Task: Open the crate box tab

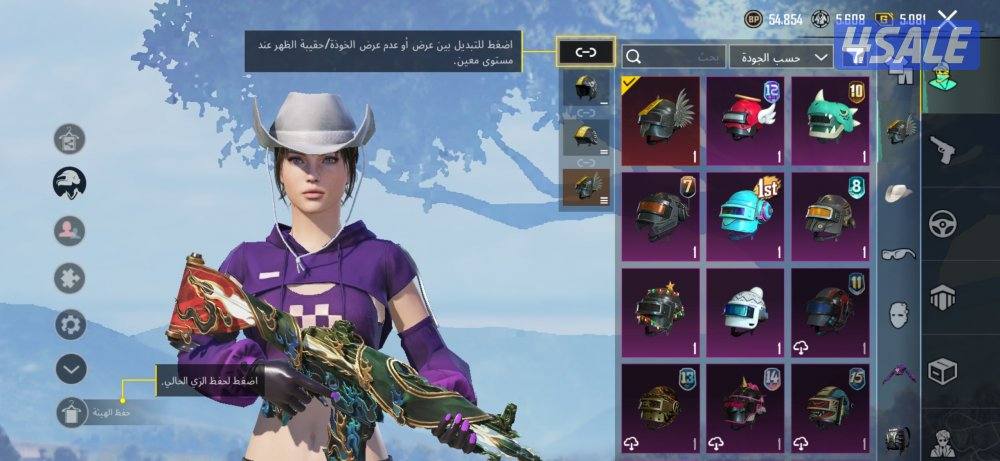Action: [x=943, y=371]
